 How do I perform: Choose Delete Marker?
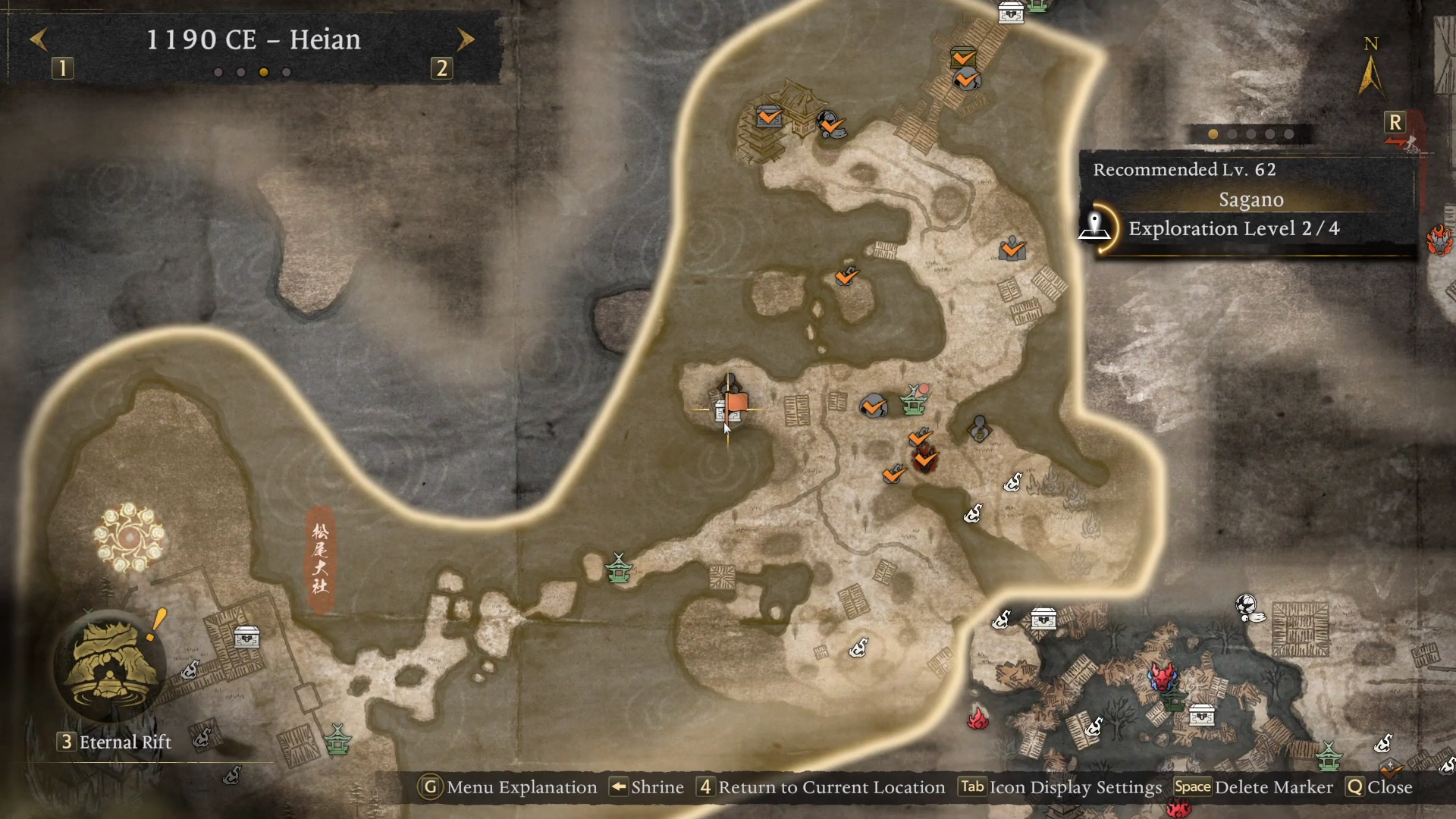tap(1254, 787)
